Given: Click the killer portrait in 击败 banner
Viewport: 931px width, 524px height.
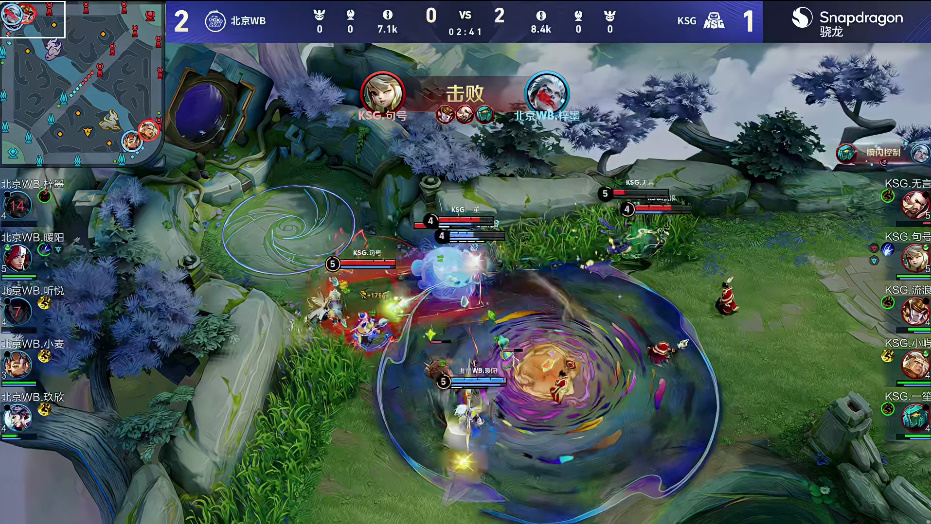Looking at the screenshot, I should click(x=382, y=91).
